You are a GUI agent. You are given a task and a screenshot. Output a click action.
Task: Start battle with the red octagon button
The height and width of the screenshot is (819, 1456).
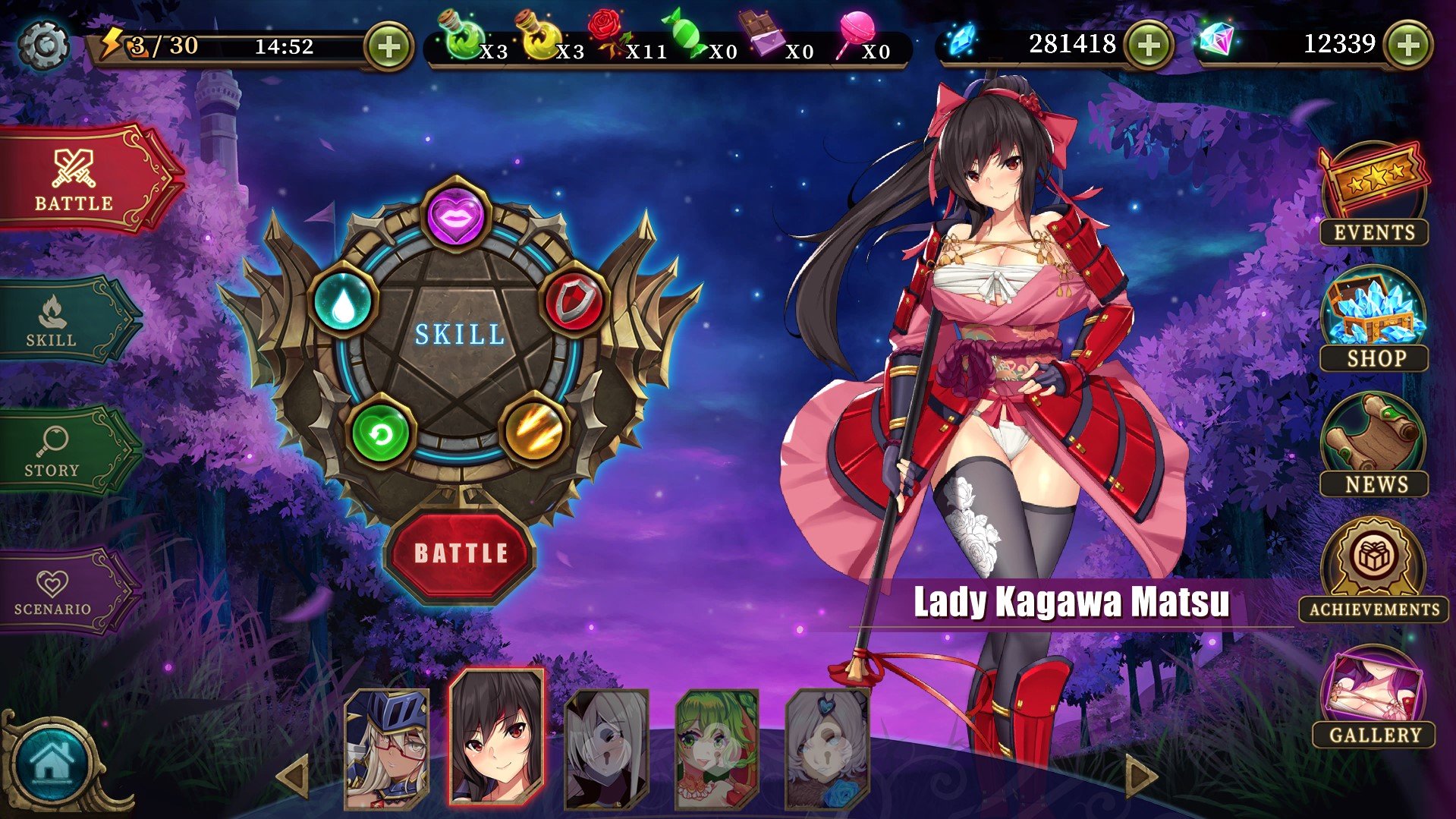[461, 553]
